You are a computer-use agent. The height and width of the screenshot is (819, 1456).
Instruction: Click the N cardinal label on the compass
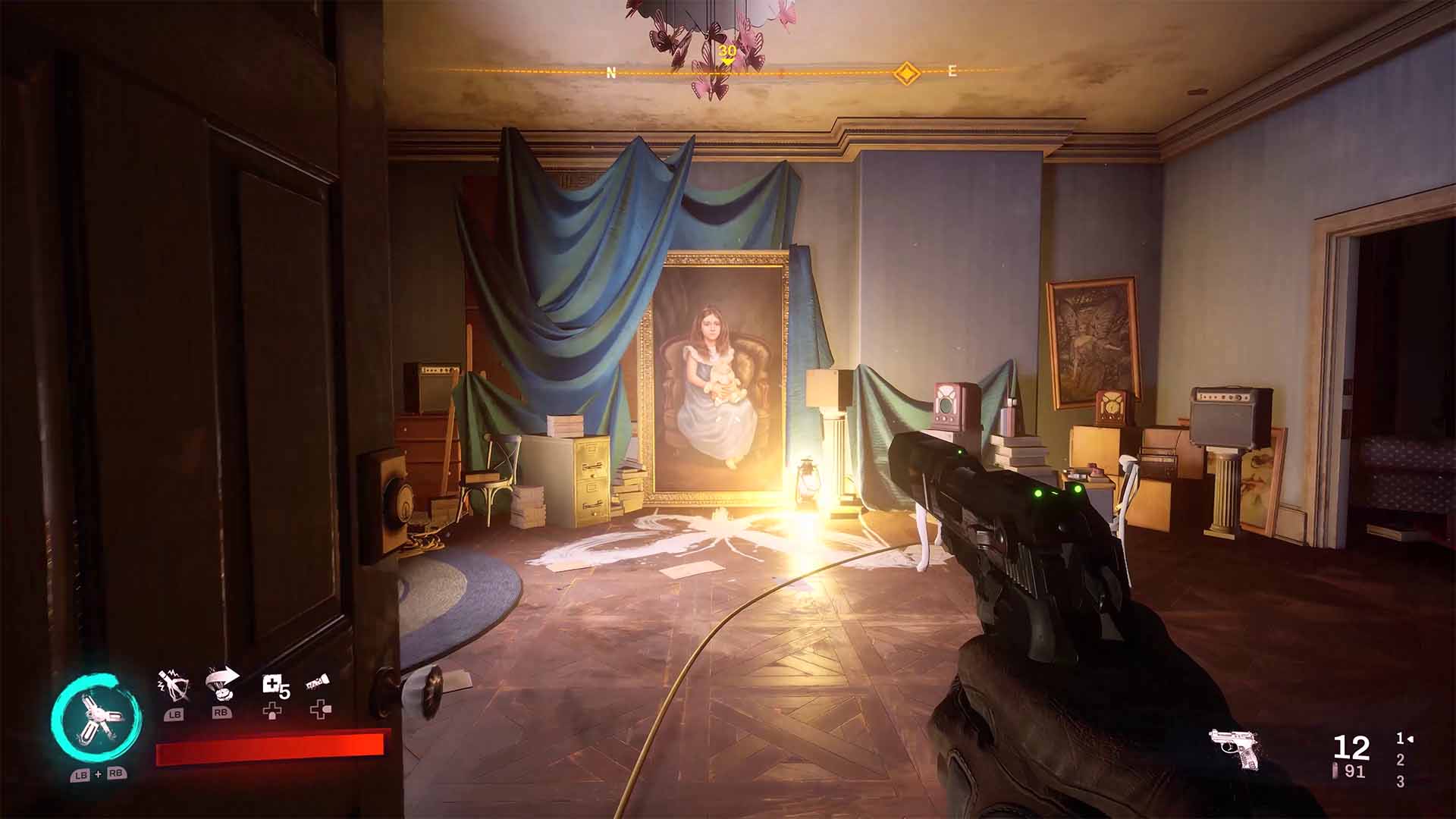pyautogui.click(x=610, y=74)
